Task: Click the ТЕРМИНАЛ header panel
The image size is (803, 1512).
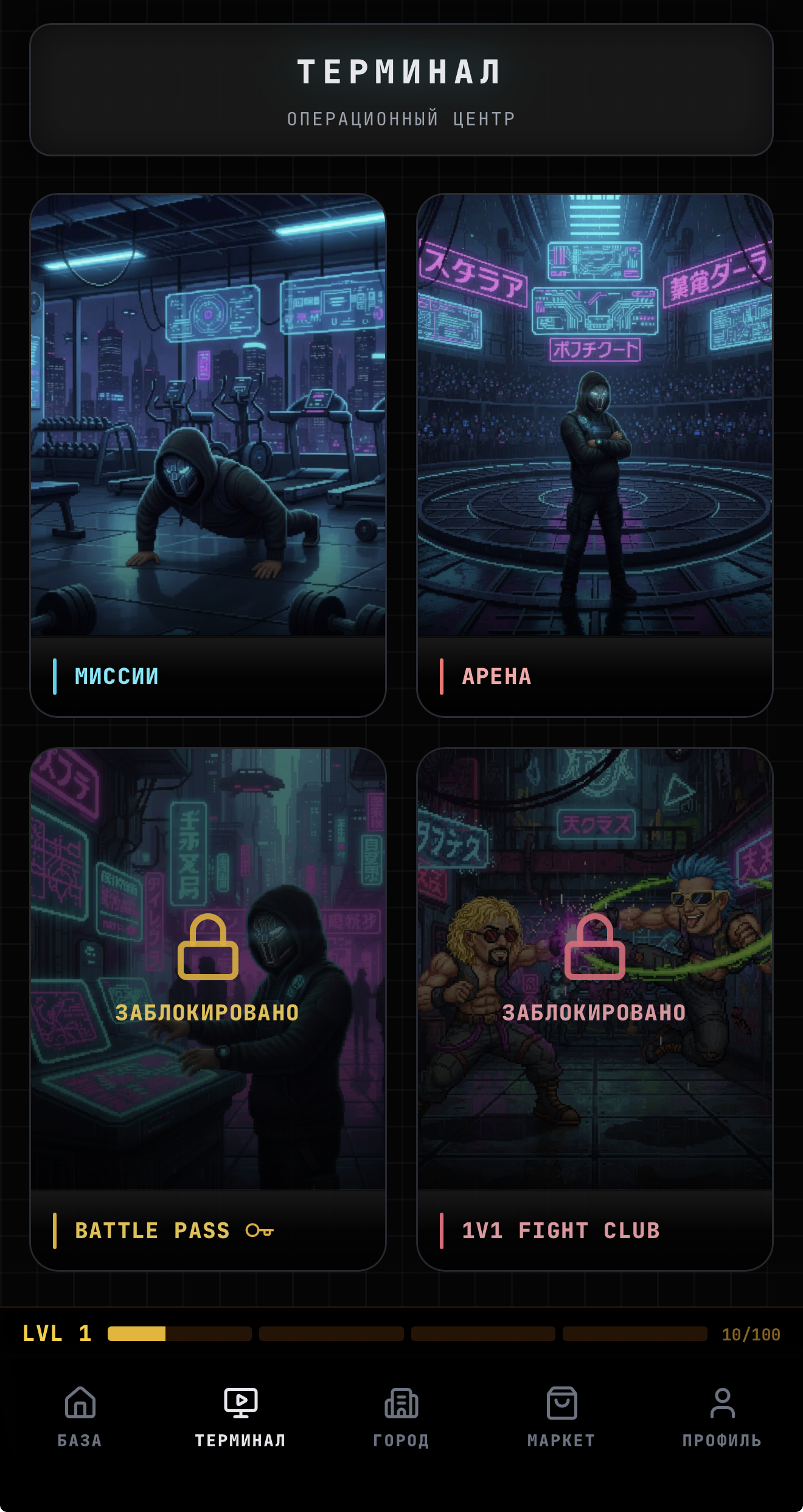Action: click(401, 90)
